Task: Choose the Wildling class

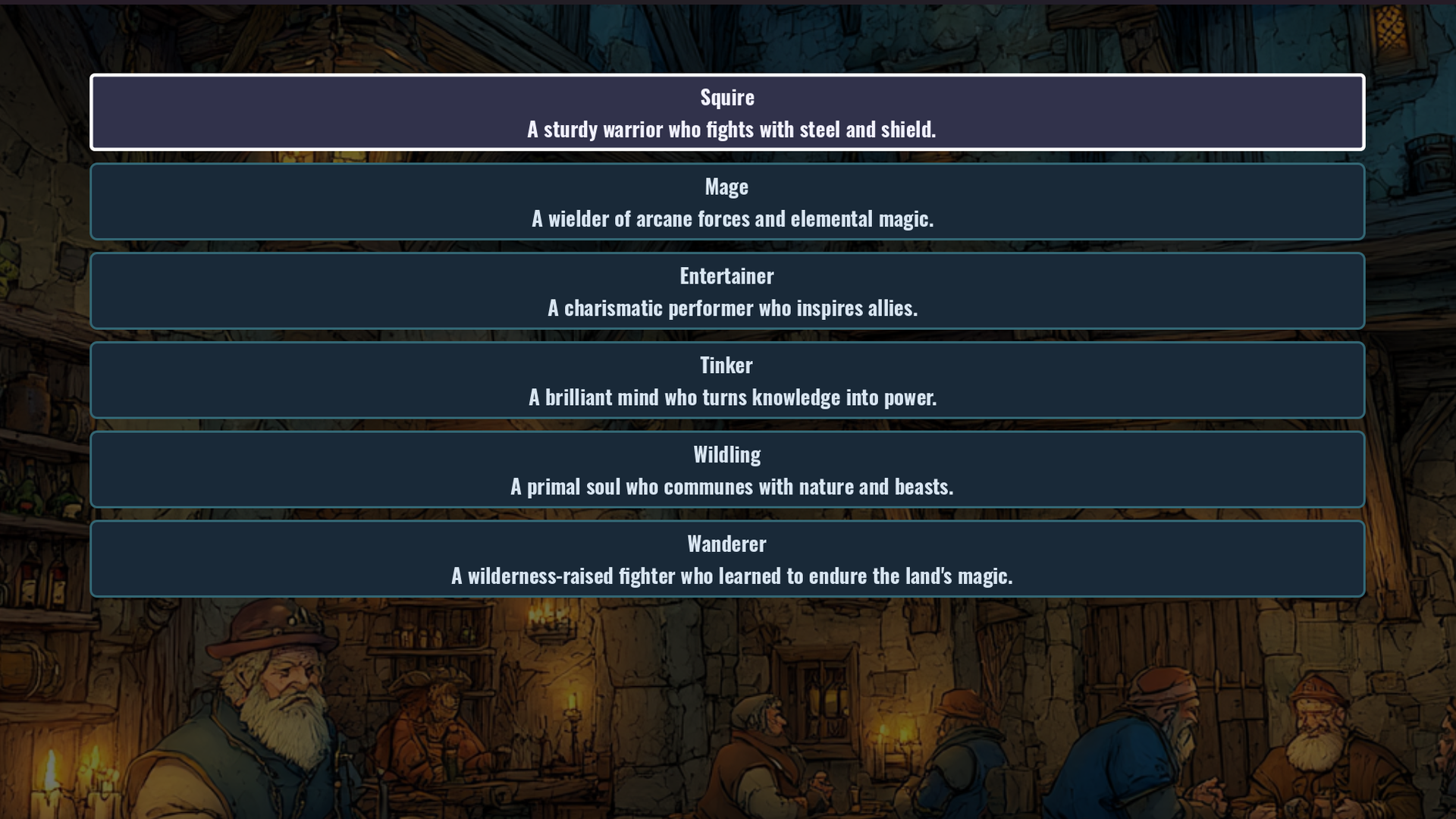Action: [728, 469]
